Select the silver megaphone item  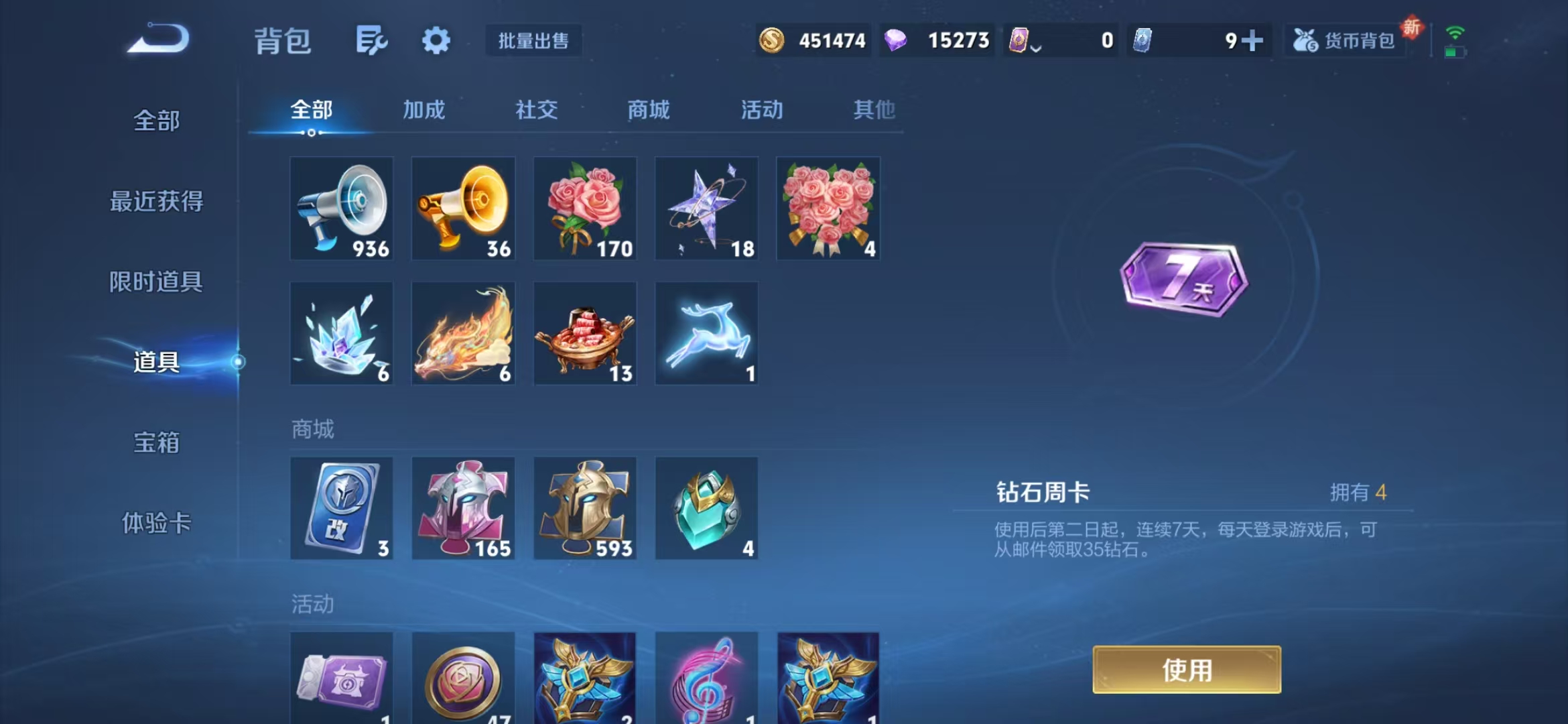click(x=342, y=209)
